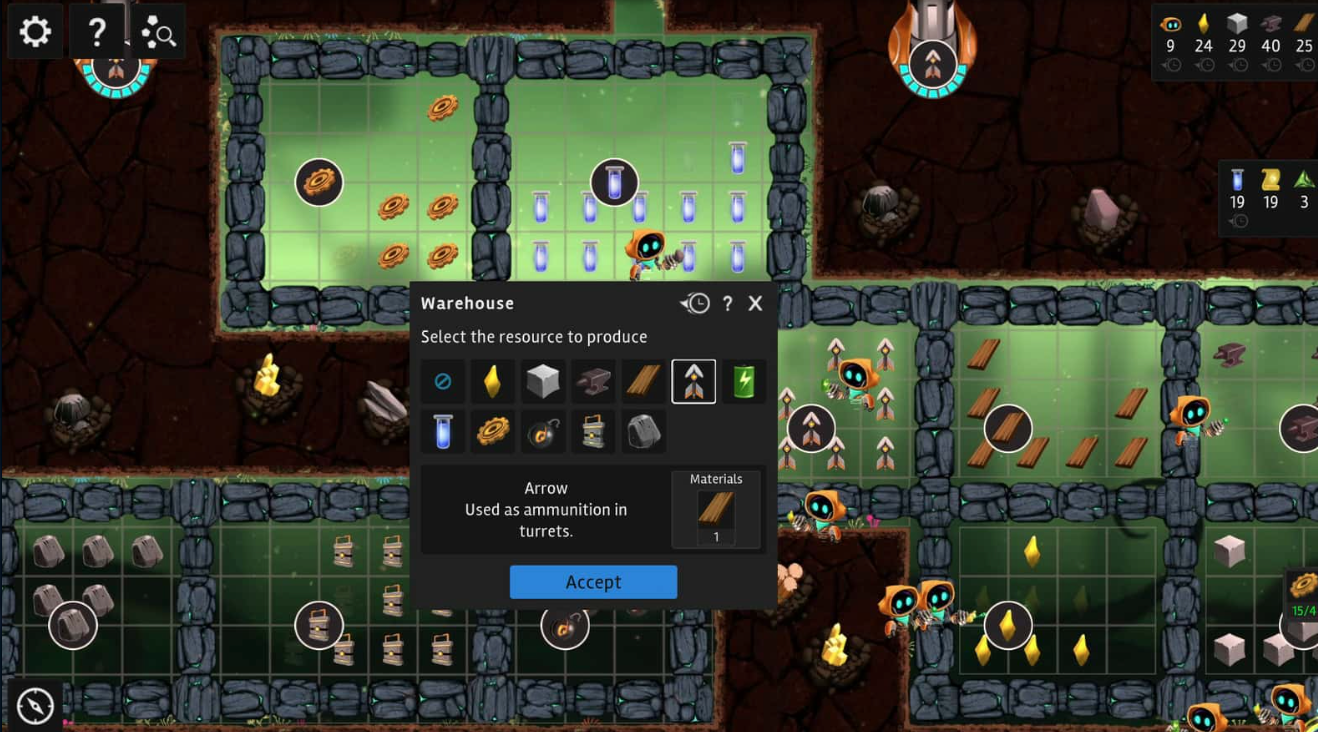Image resolution: width=1318 pixels, height=732 pixels.
Task: Choose the yellow crystal resource
Action: 493,381
